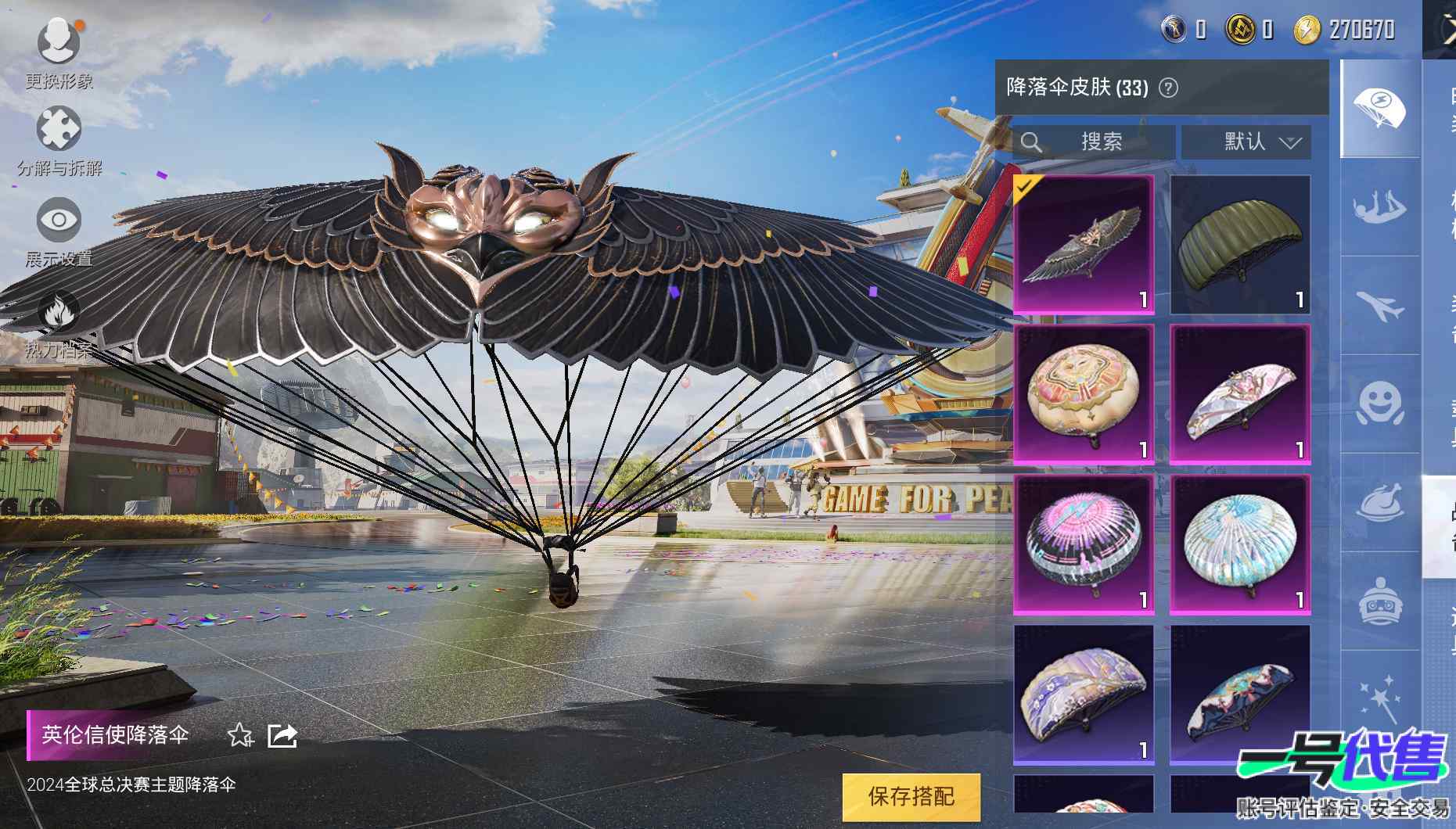Select the pale blue iridescent round parachute

point(1240,544)
